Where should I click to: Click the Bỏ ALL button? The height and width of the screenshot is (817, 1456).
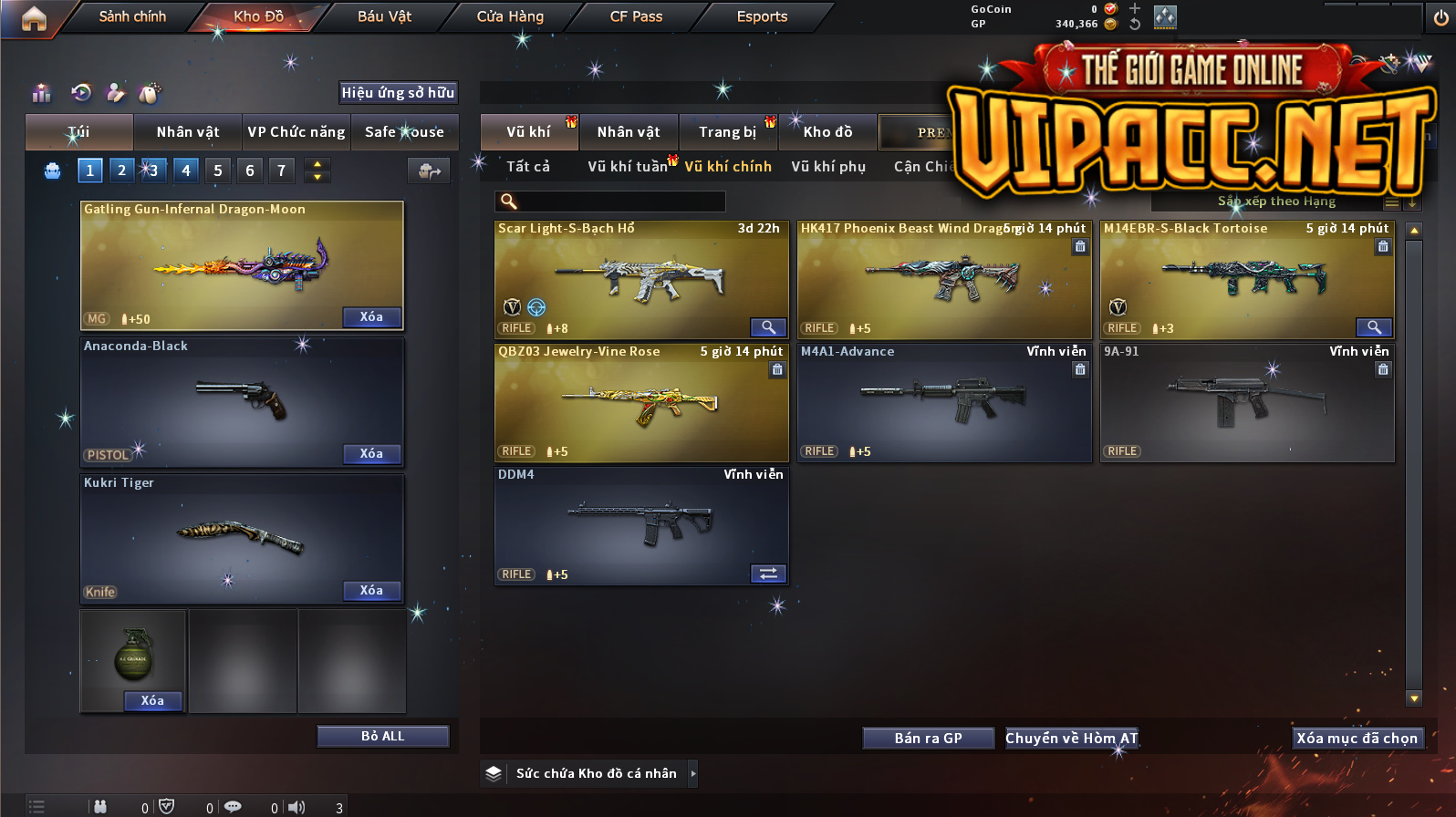pos(382,737)
